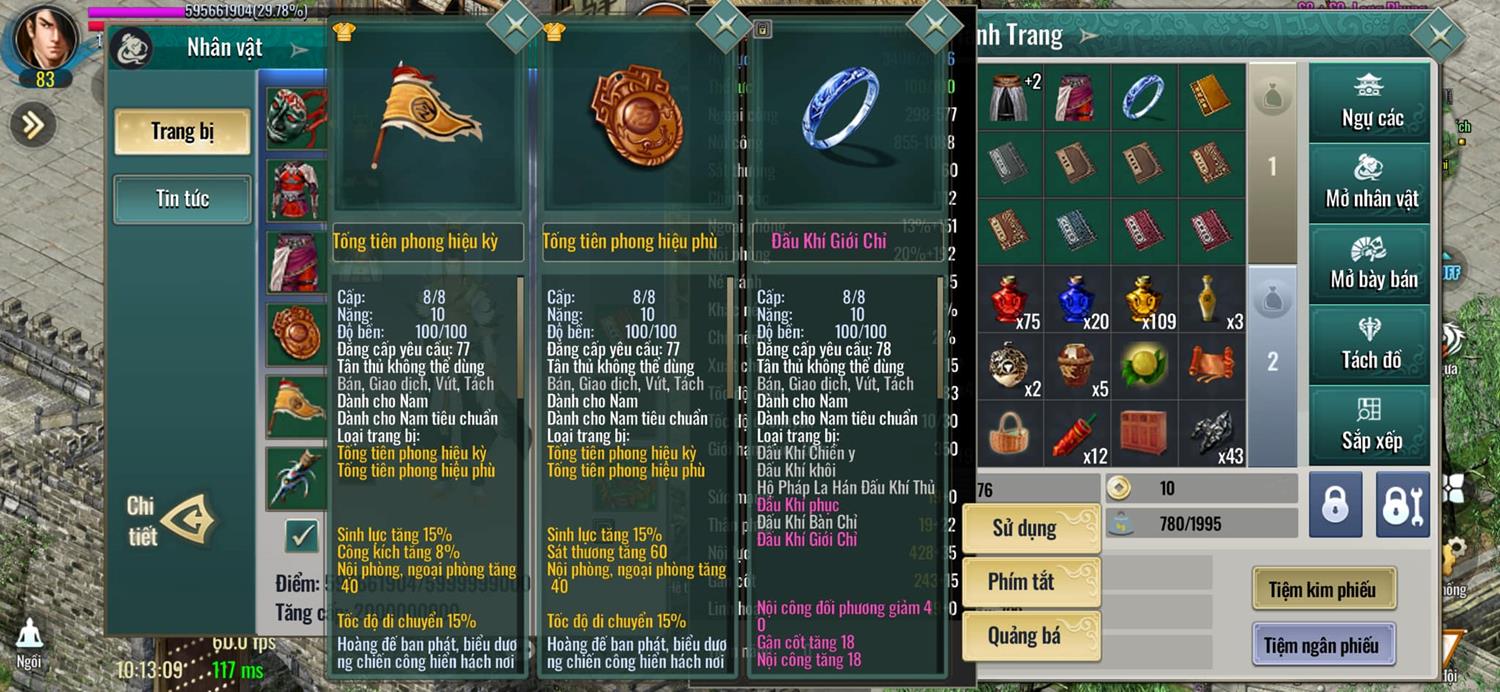Sort inventory with Sắp xếp
This screenshot has width=1500, height=692.
click(x=1371, y=424)
